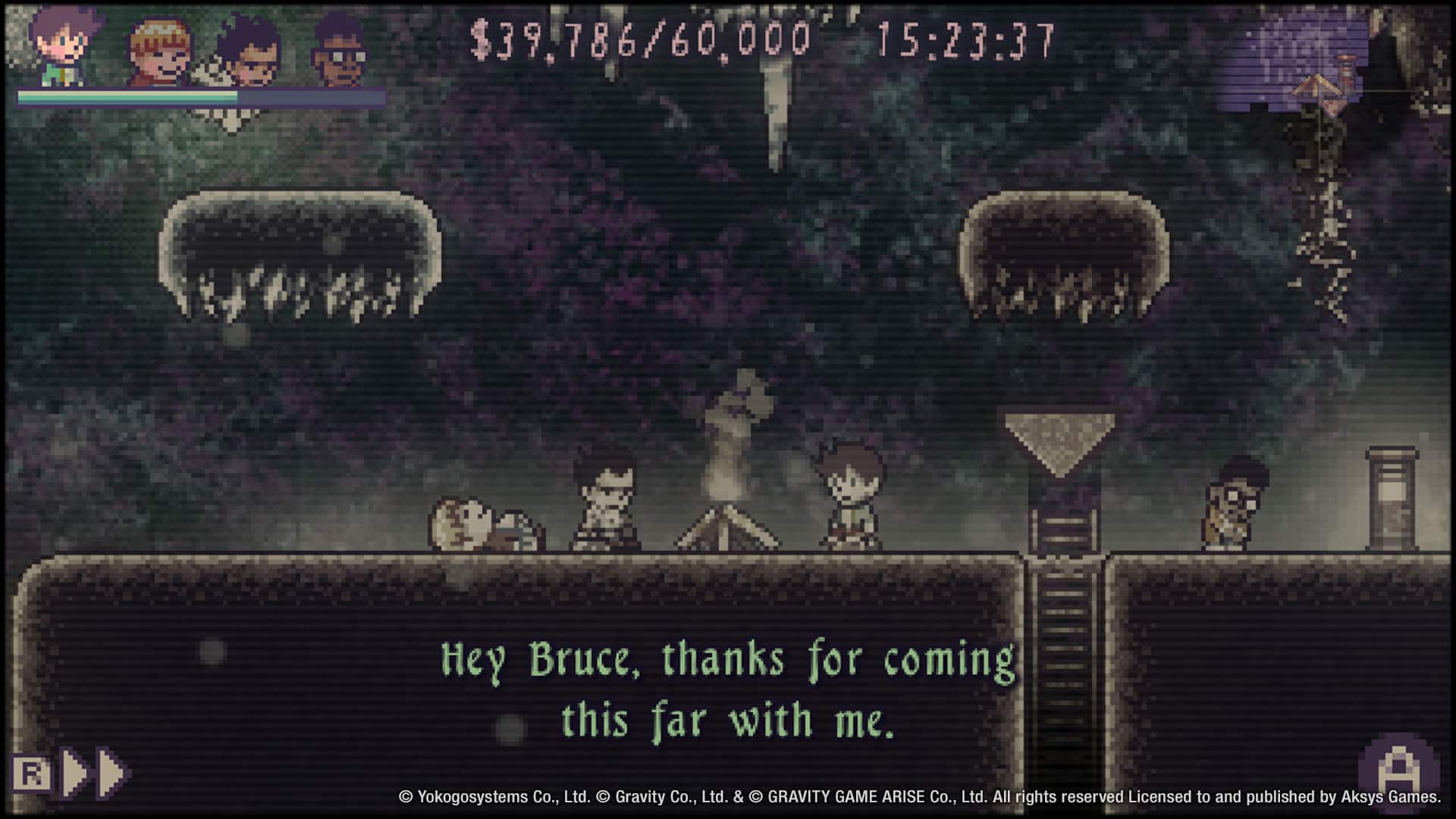Click the teal health gauge under the portraits
The width and height of the screenshot is (1456, 819).
(x=129, y=97)
